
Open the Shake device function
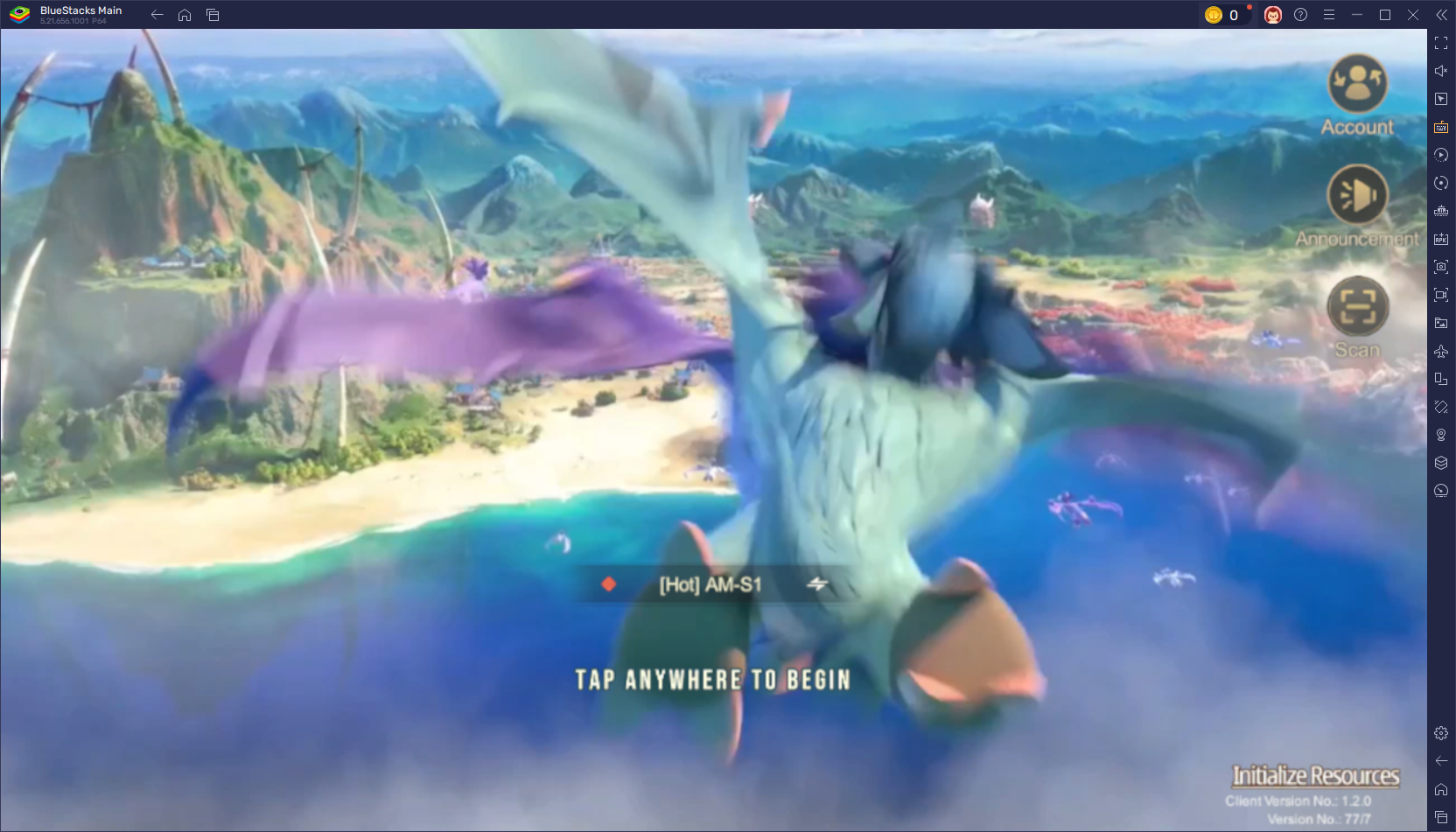tap(1441, 407)
